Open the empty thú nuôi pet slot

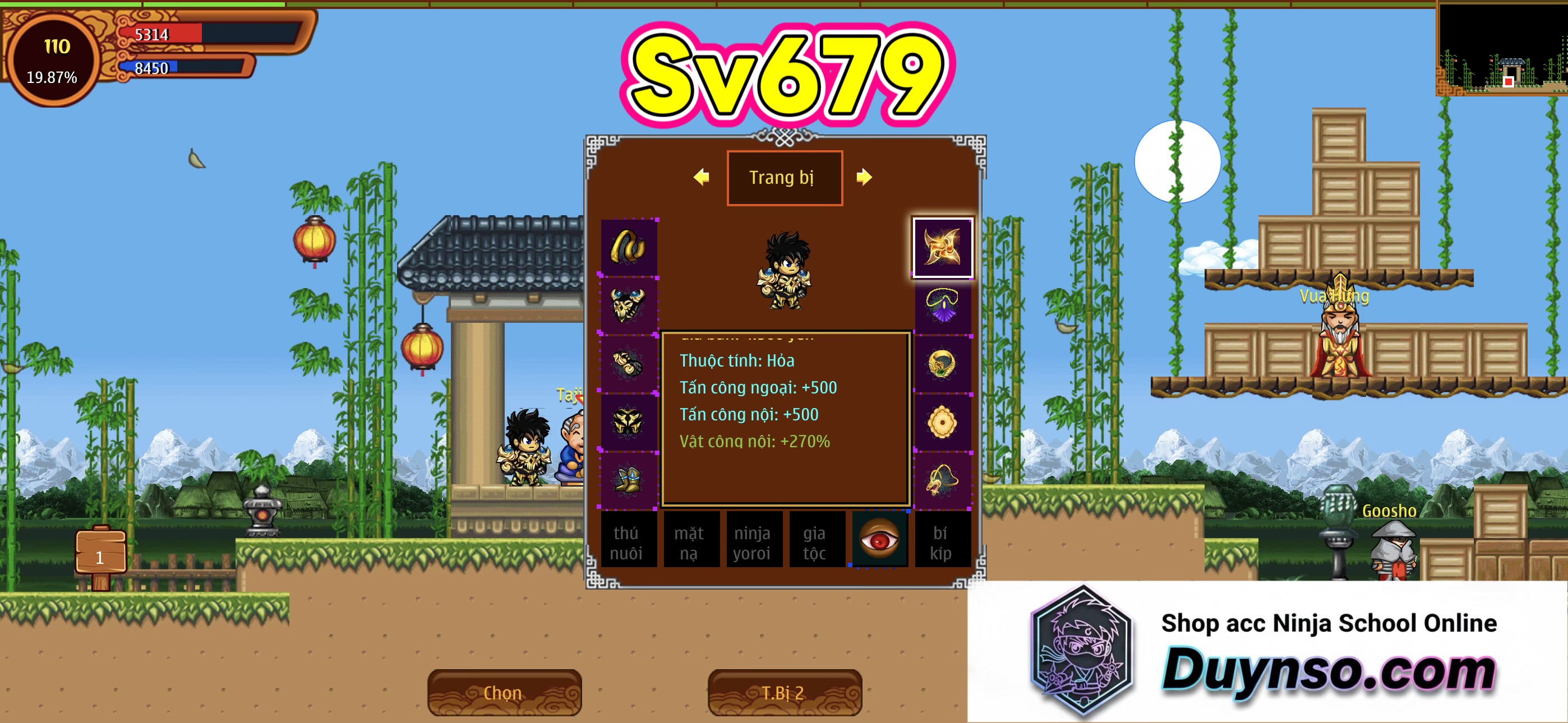(627, 541)
